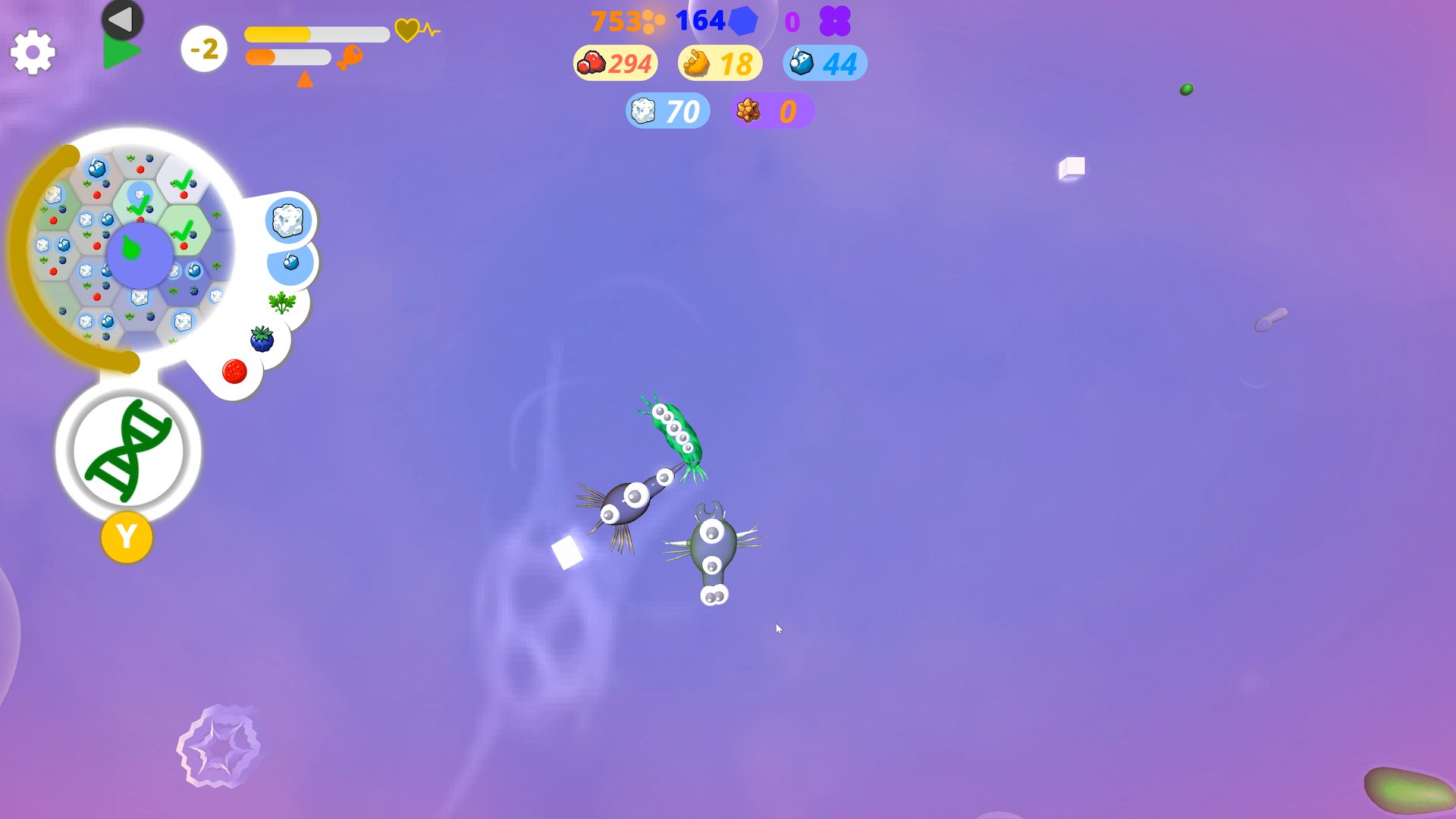The height and width of the screenshot is (819, 1456).
Task: Open the amber 0 resource pill
Action: point(772,111)
